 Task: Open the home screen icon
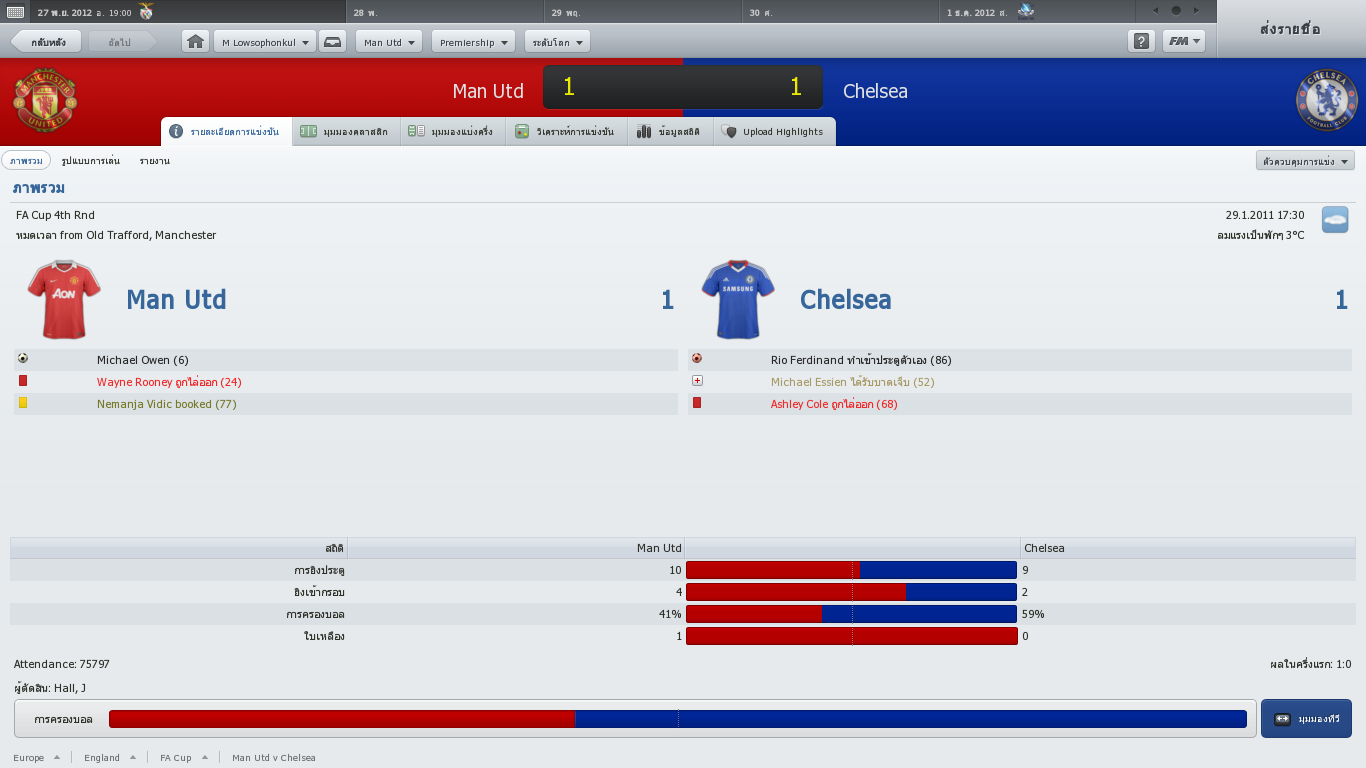point(196,42)
